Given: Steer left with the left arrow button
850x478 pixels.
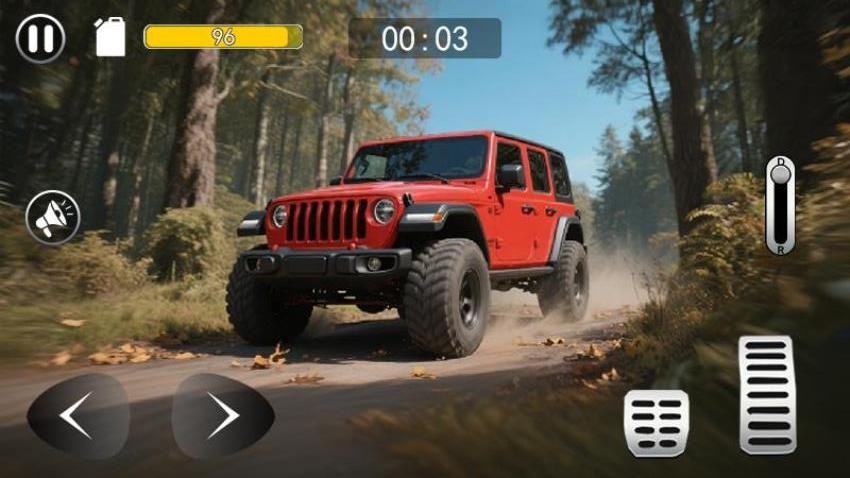Looking at the screenshot, I should pyautogui.click(x=78, y=416).
